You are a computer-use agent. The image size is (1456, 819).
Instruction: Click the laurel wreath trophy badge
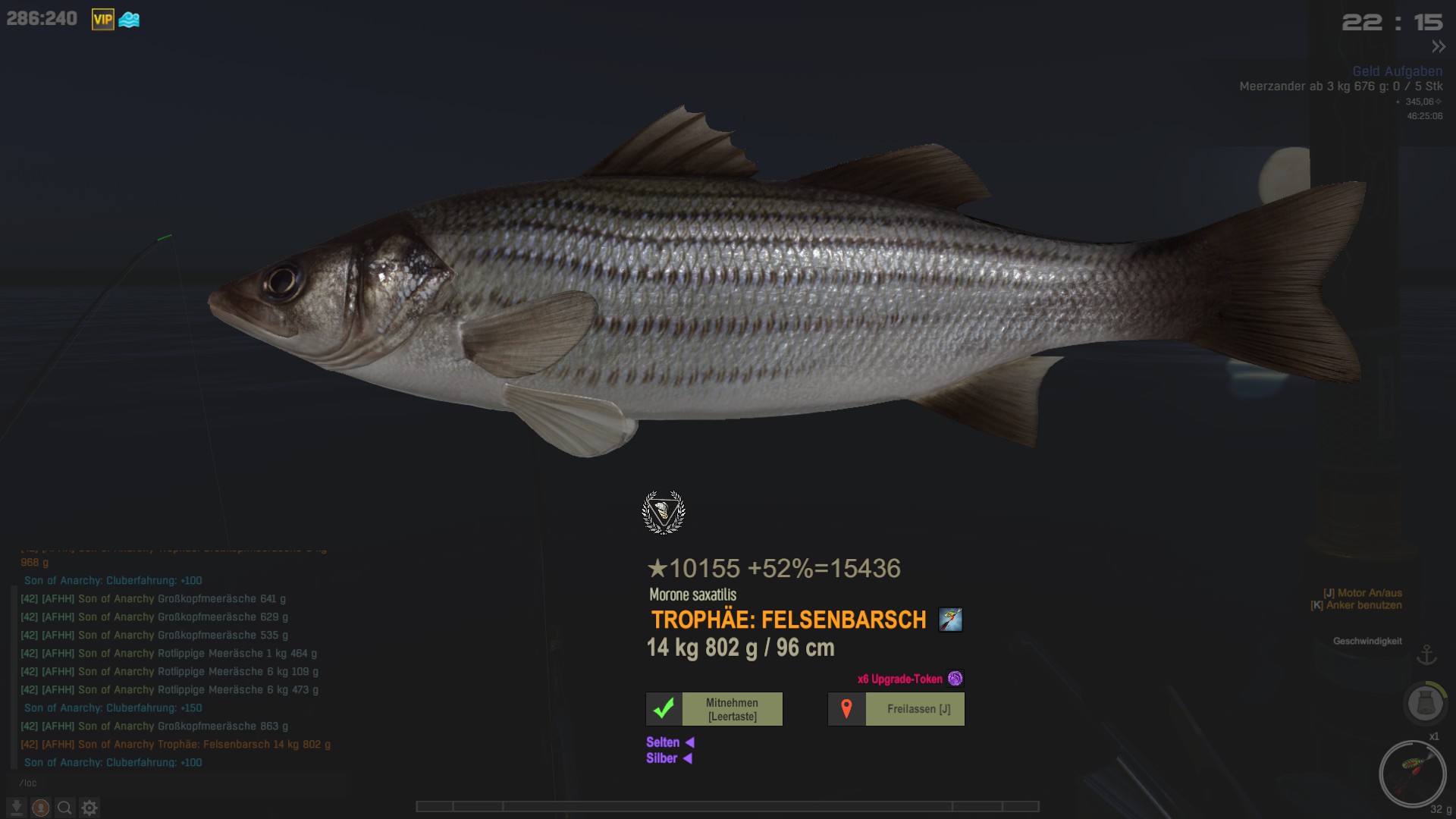click(664, 513)
